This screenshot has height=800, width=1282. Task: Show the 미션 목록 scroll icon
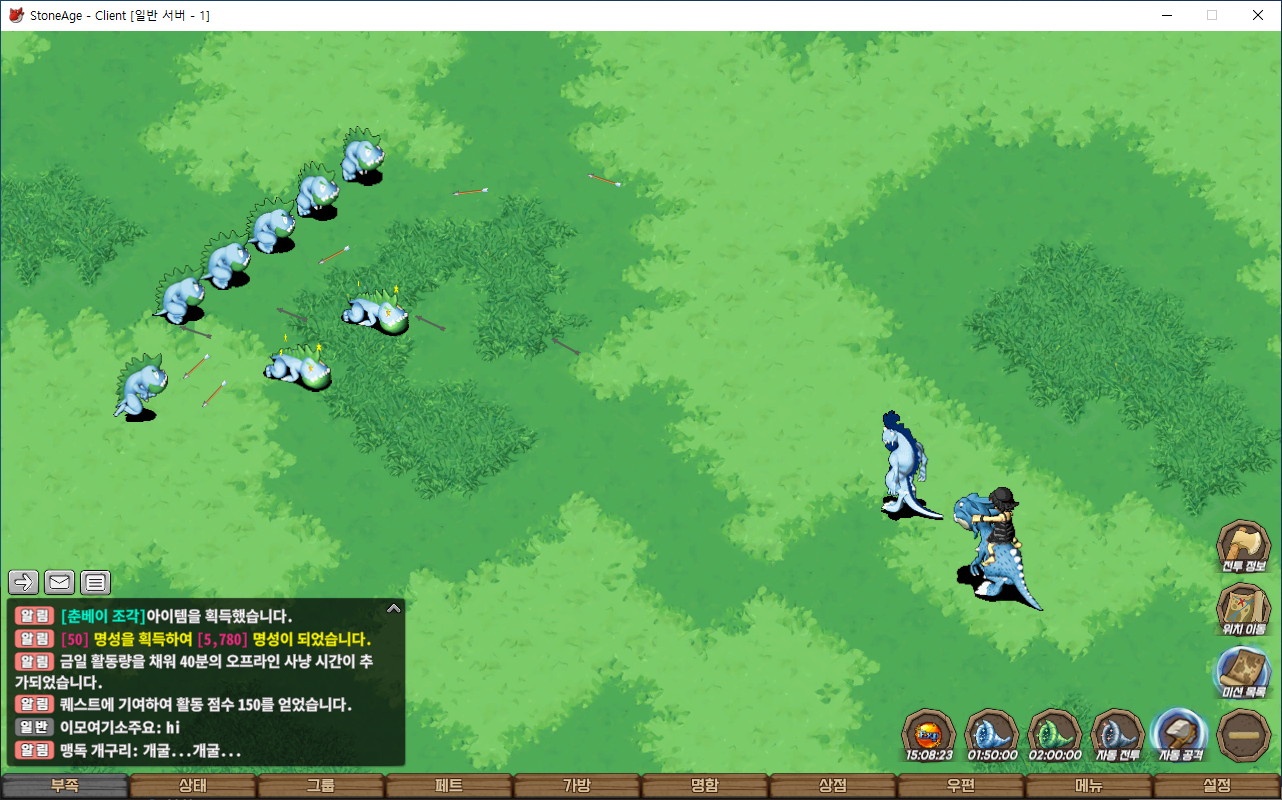point(1243,672)
